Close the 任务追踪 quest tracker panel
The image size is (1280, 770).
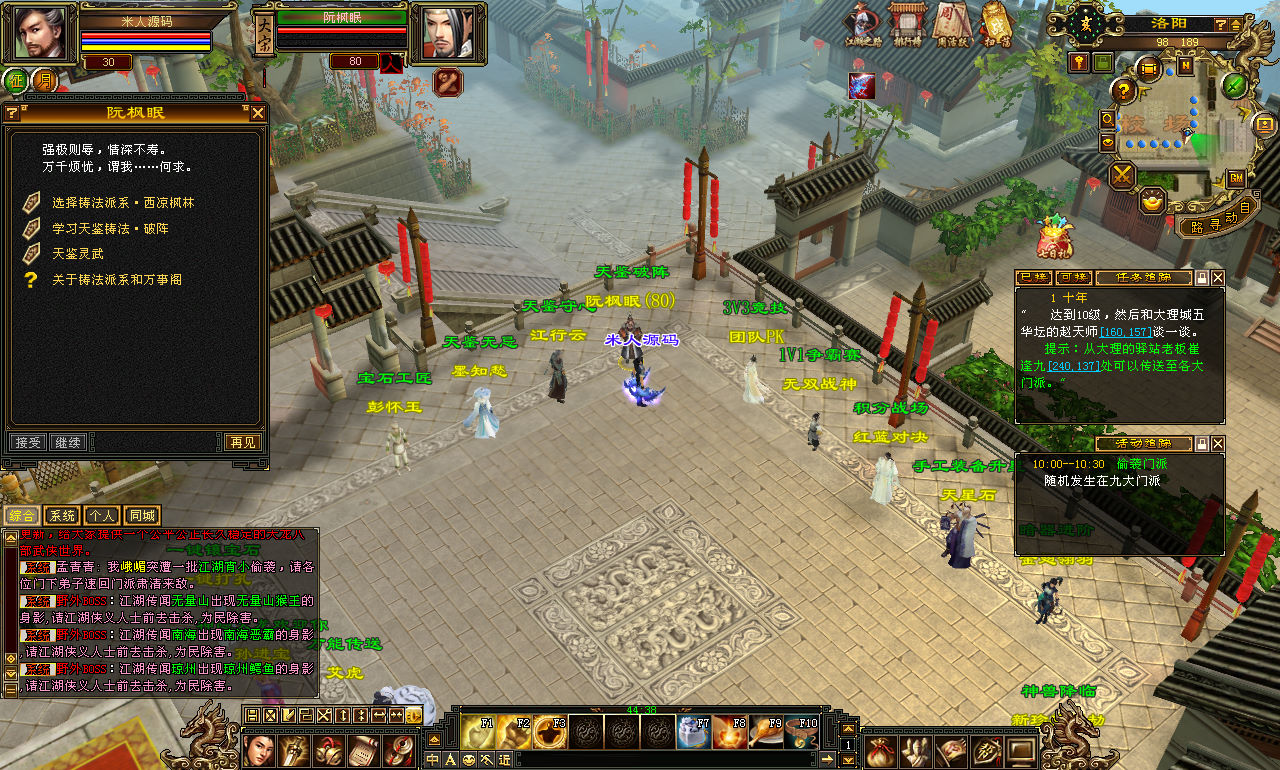[x=1217, y=278]
